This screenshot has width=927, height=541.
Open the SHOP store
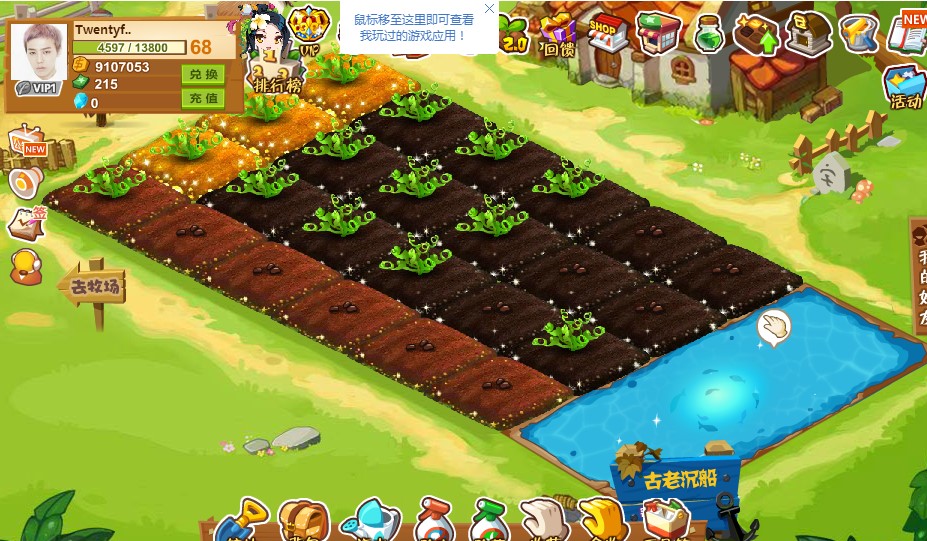[604, 33]
